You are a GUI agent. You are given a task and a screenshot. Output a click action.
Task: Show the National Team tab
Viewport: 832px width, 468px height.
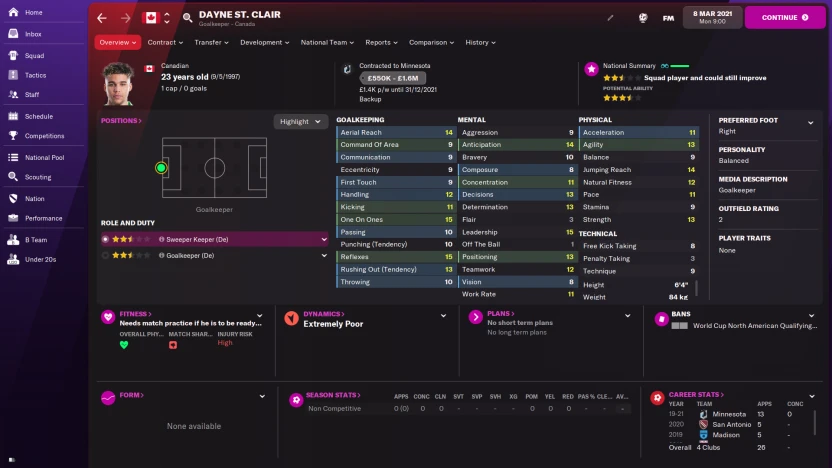327,43
